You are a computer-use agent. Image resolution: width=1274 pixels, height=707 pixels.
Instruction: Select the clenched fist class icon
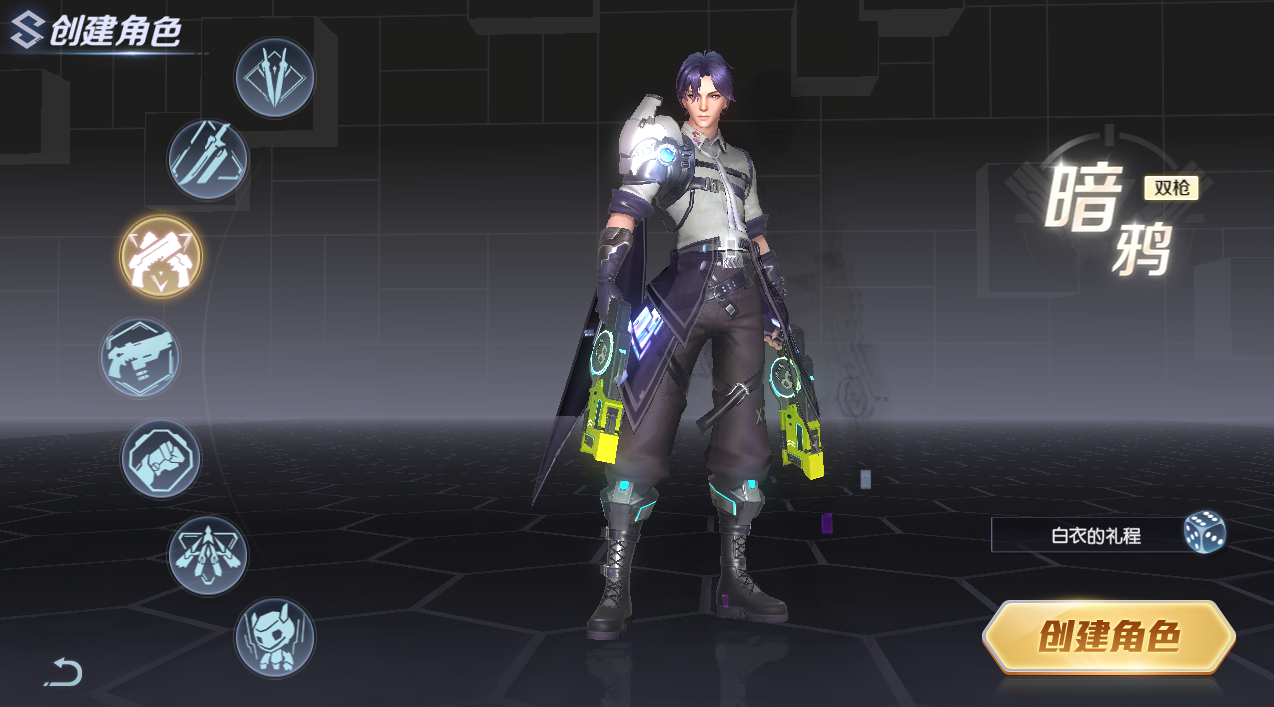(x=161, y=459)
